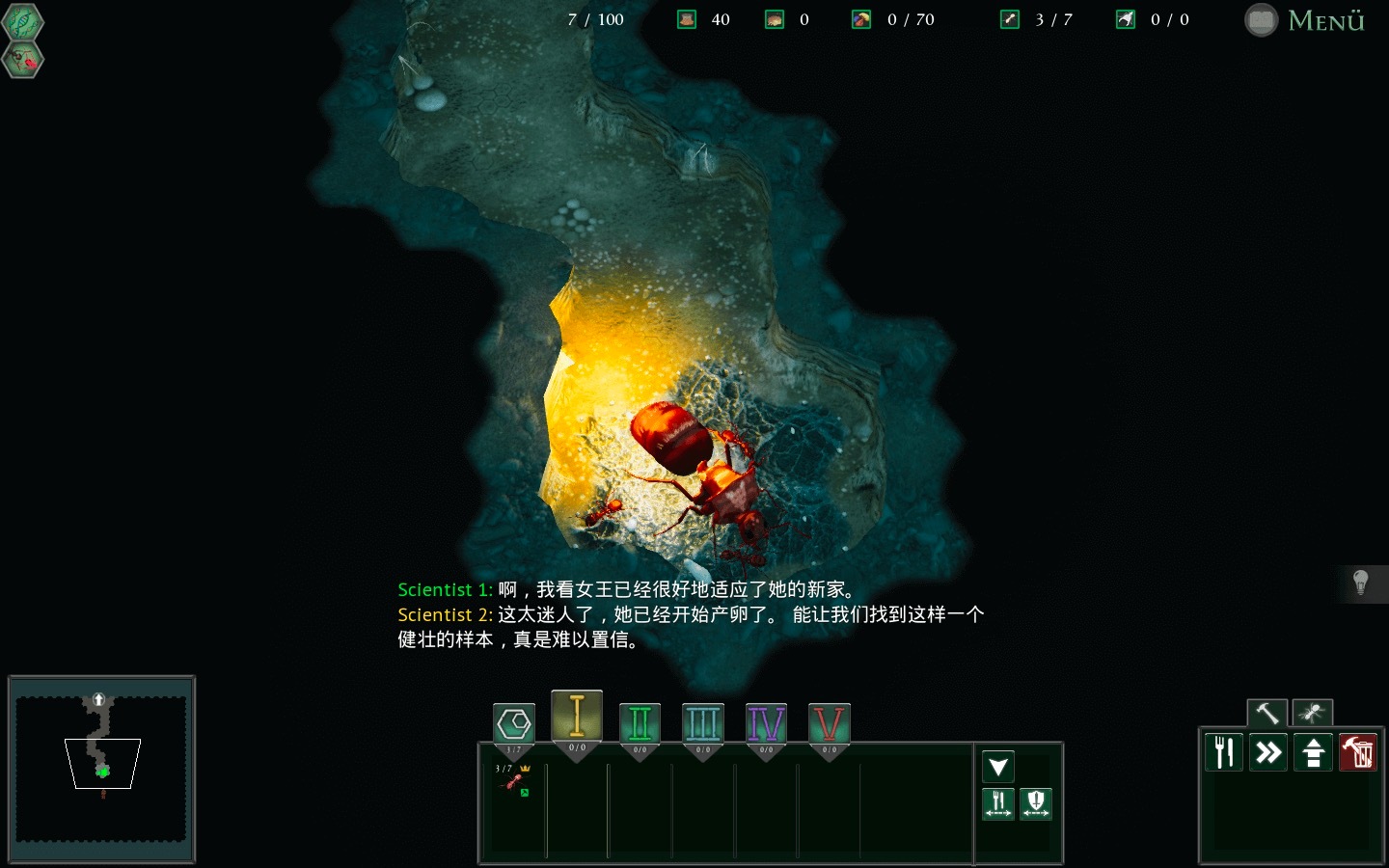The height and width of the screenshot is (868, 1389).
Task: Click the down arrow button
Action: (998, 767)
